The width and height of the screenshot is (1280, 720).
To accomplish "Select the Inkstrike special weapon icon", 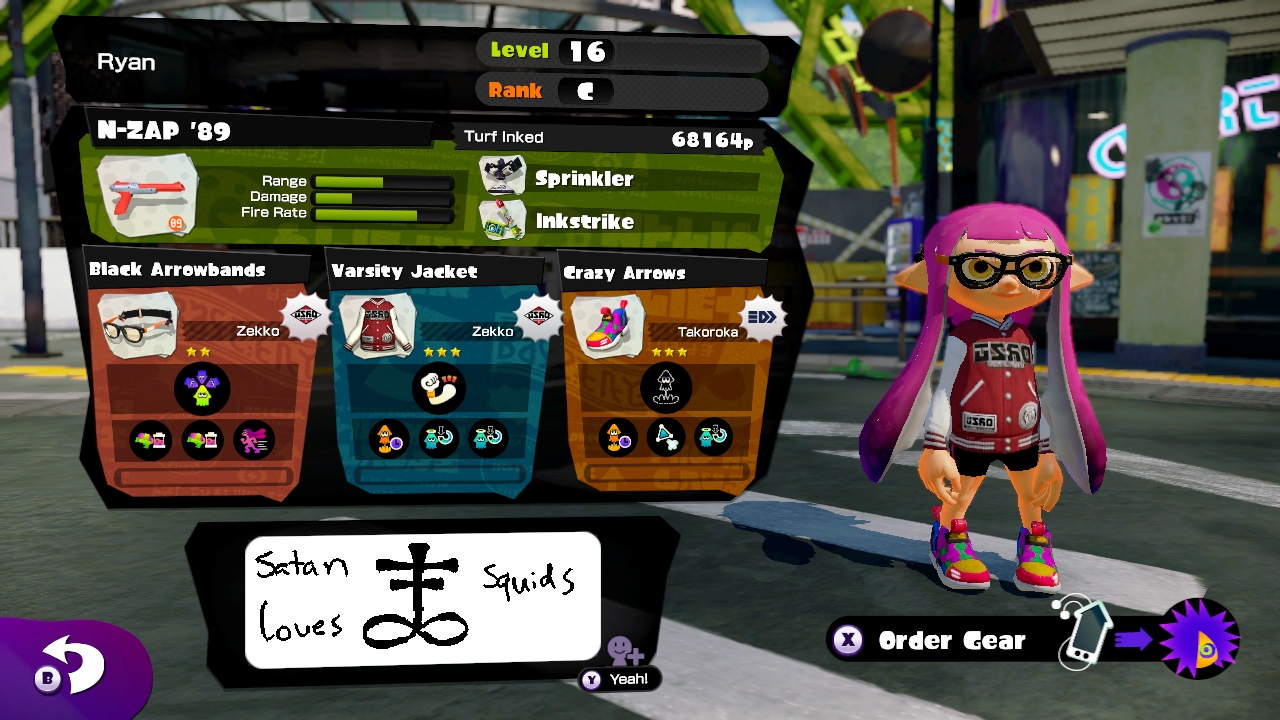I will pos(503,219).
